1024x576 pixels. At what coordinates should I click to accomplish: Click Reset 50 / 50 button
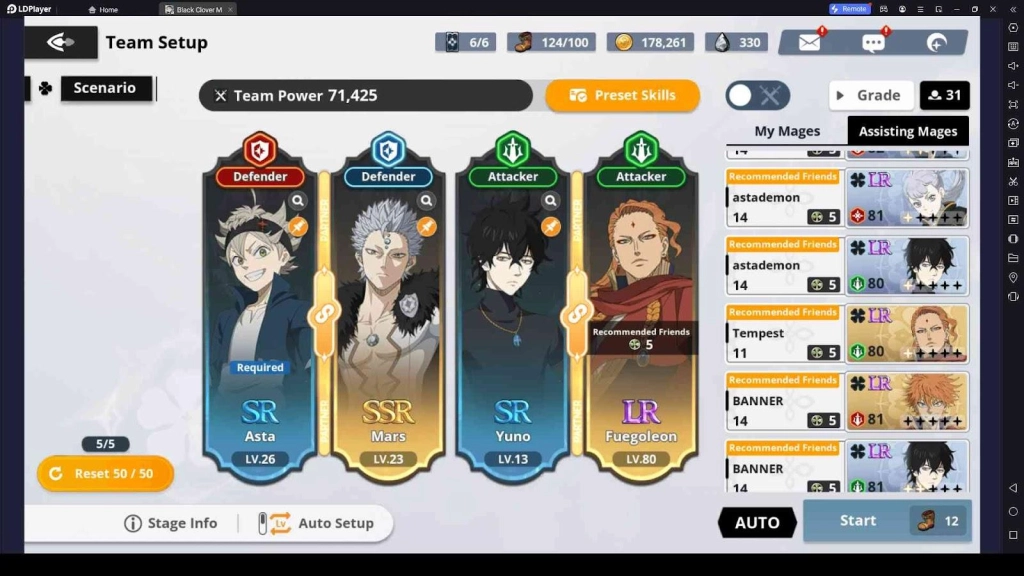pyautogui.click(x=105, y=473)
